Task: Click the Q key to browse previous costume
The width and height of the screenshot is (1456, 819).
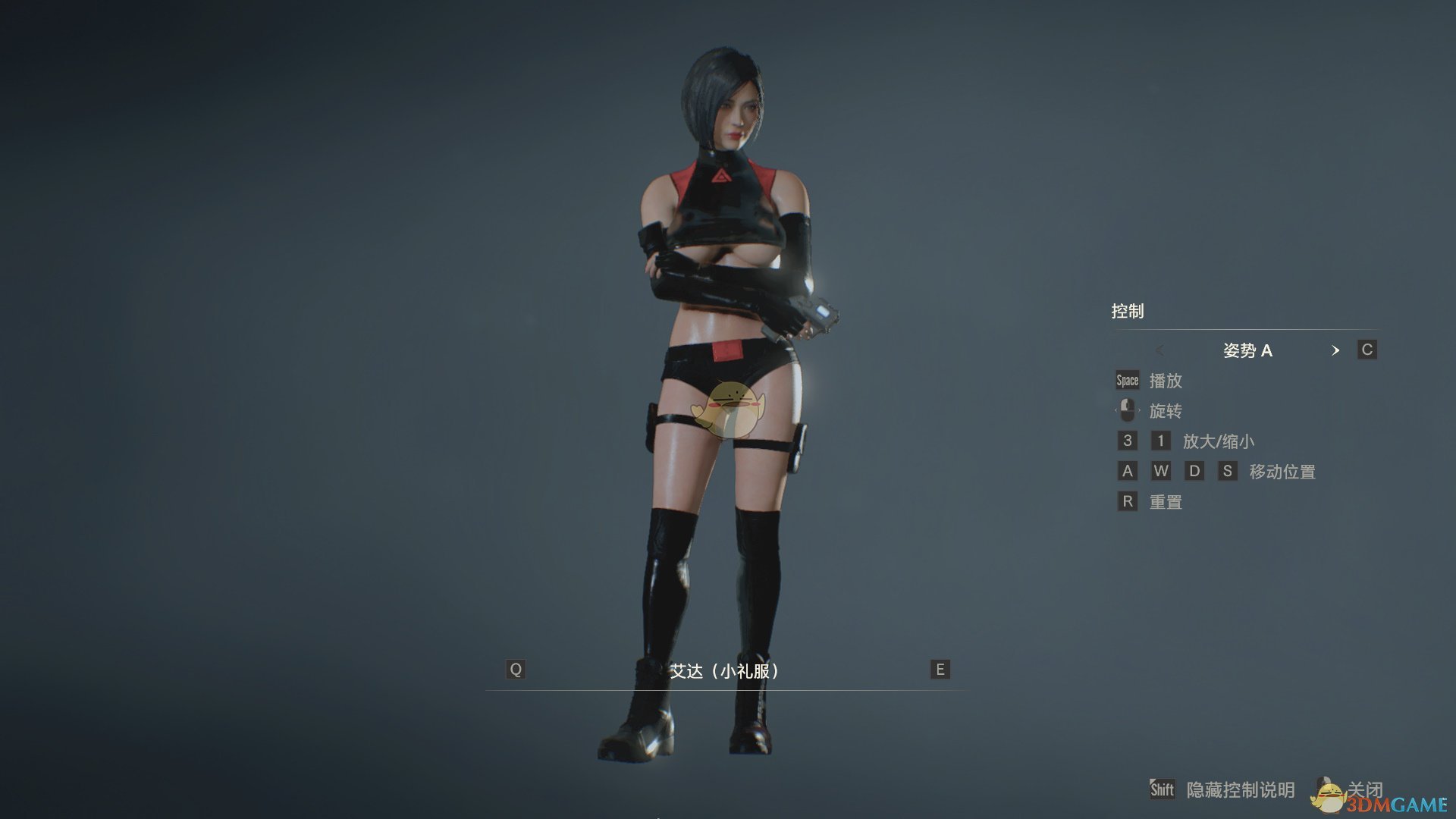Action: point(516,670)
